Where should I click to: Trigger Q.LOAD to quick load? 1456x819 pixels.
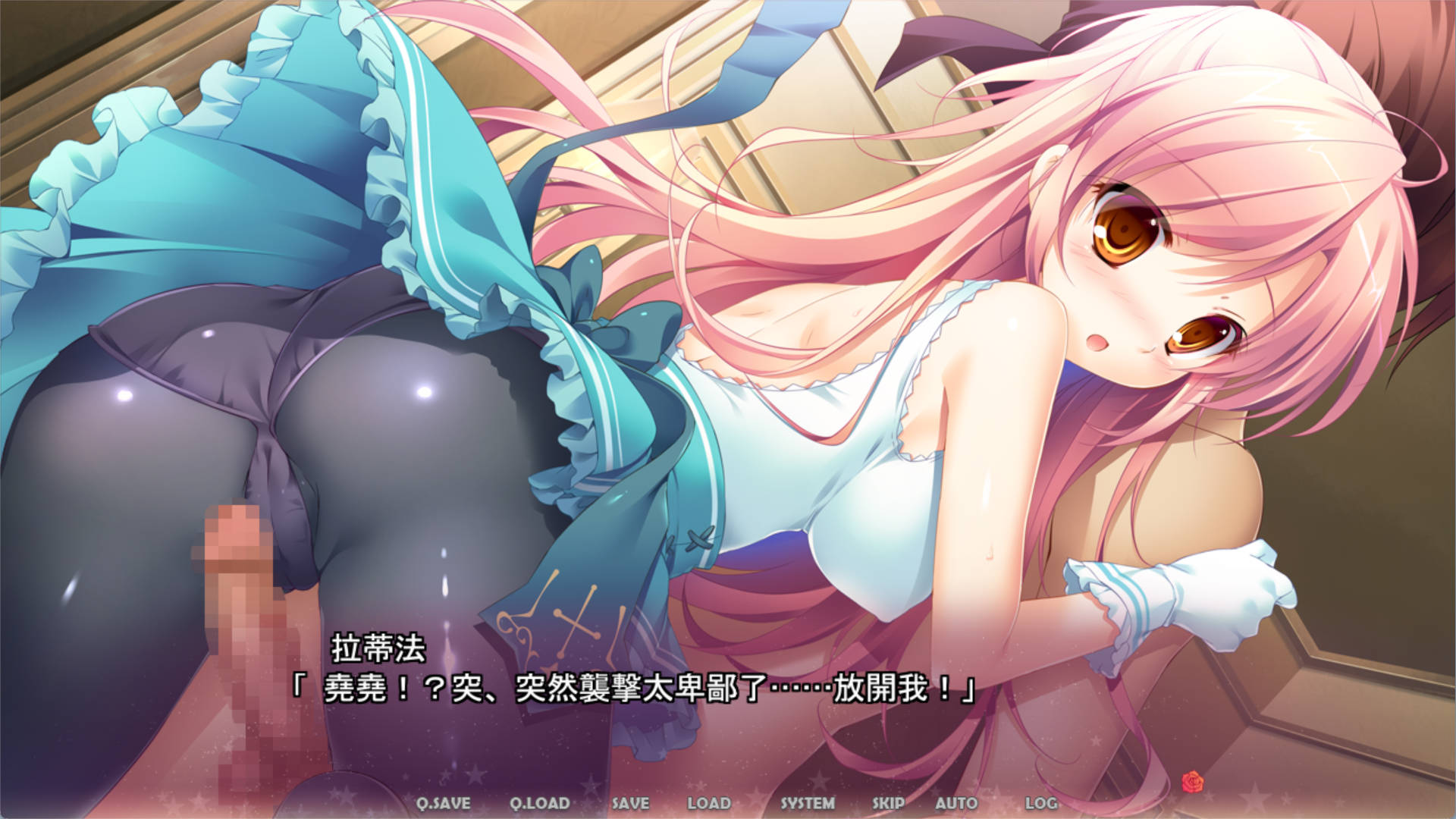coord(541,802)
